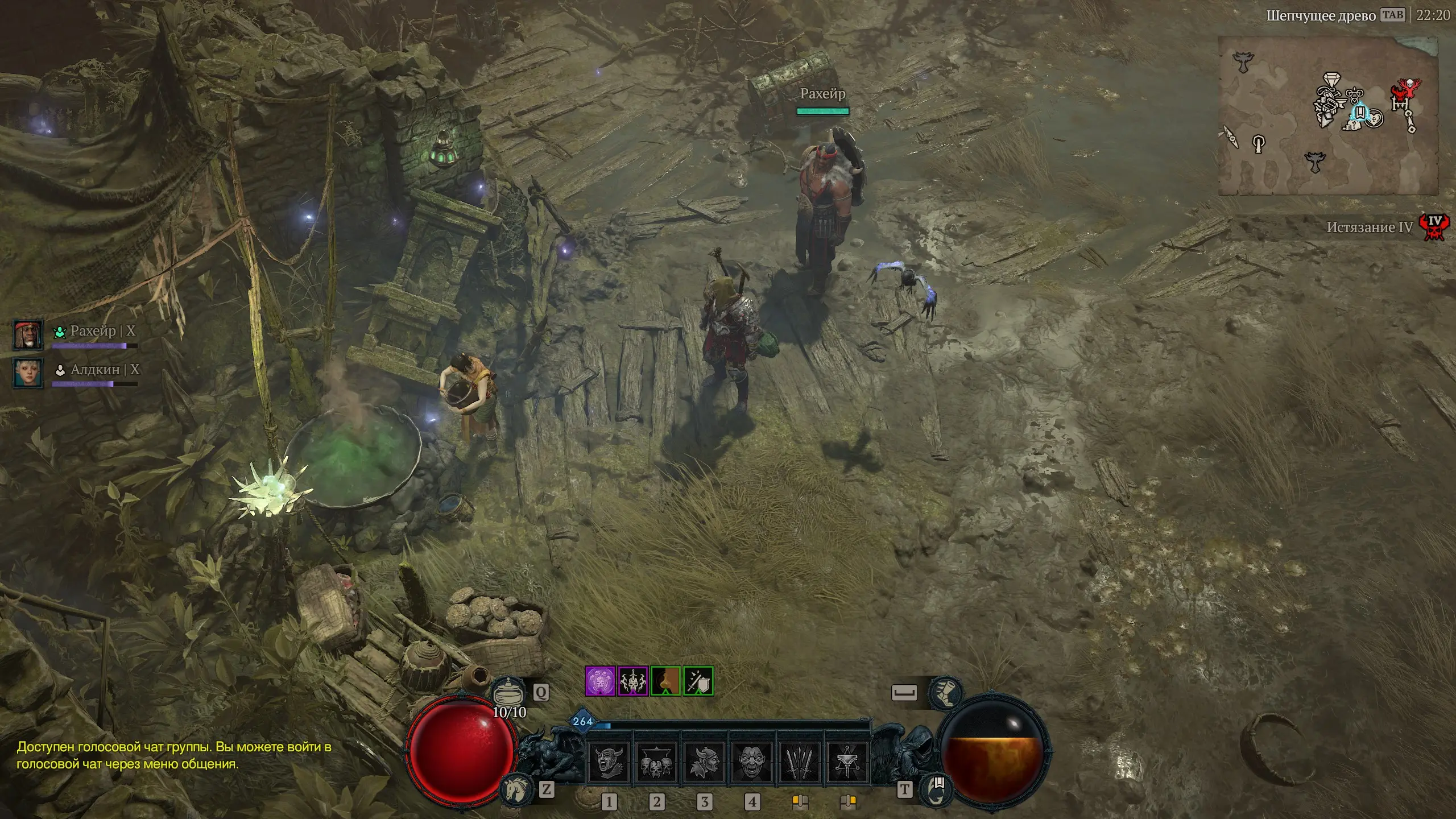
Task: Select party member Алдкин's portrait
Action: (28, 373)
